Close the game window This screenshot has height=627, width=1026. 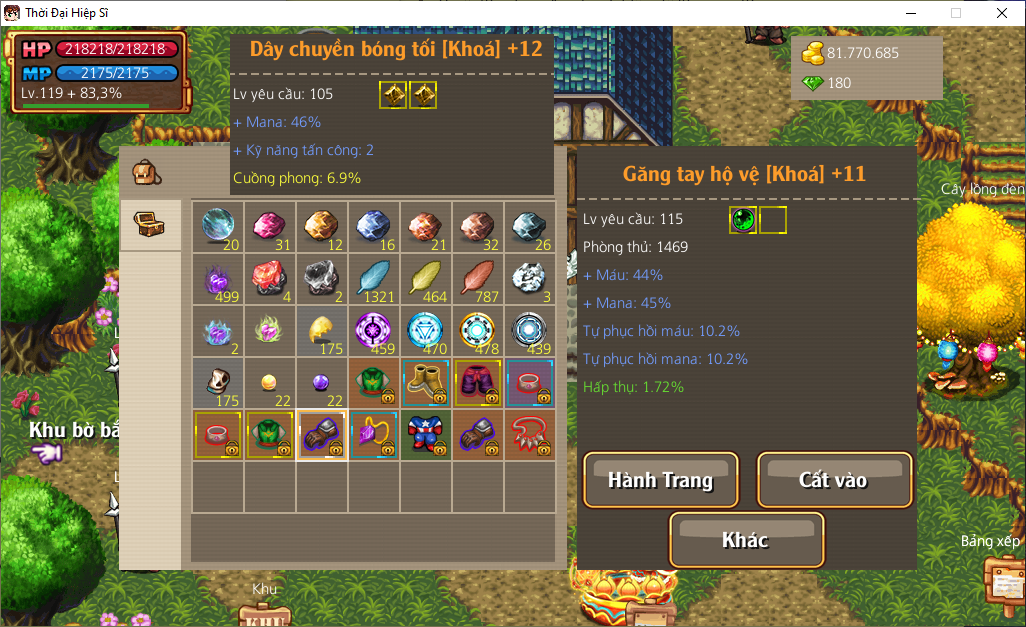coord(1001,13)
